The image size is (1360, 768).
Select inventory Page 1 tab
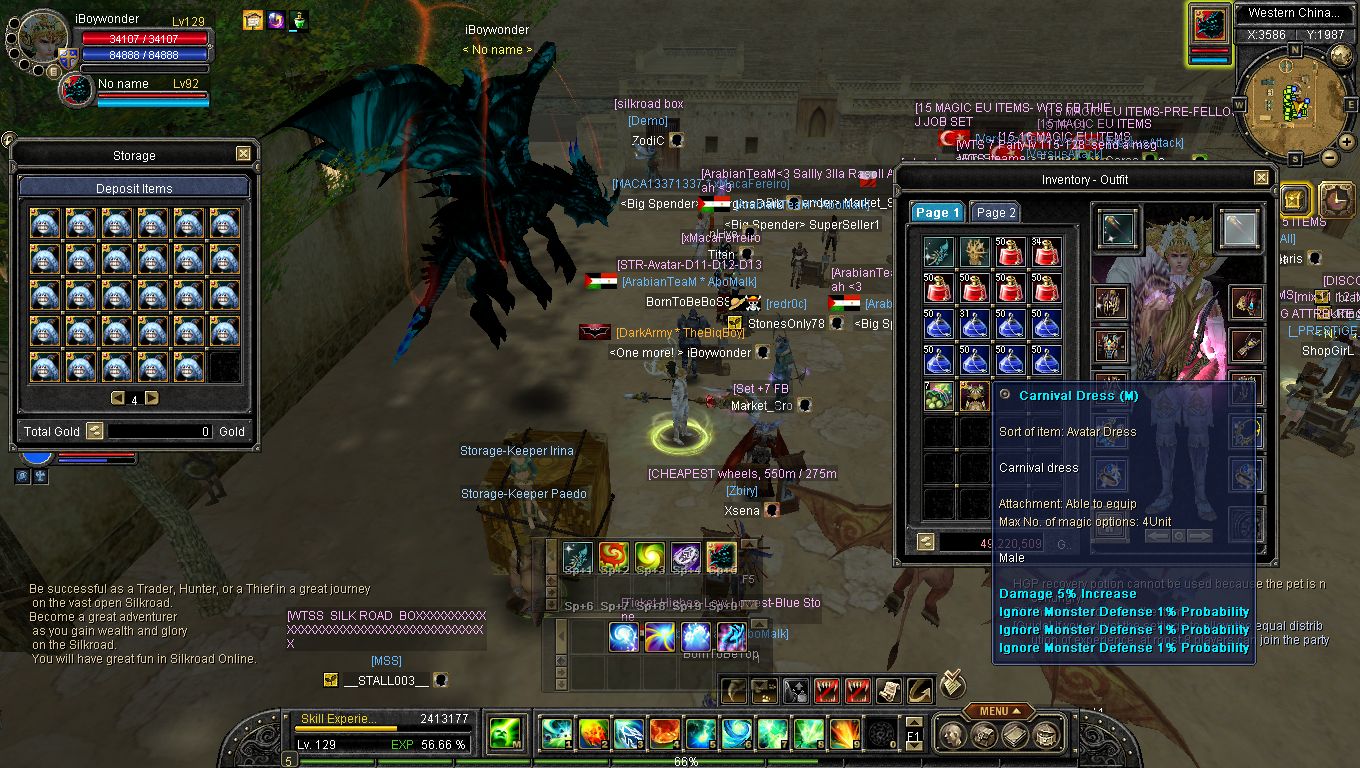tap(937, 212)
